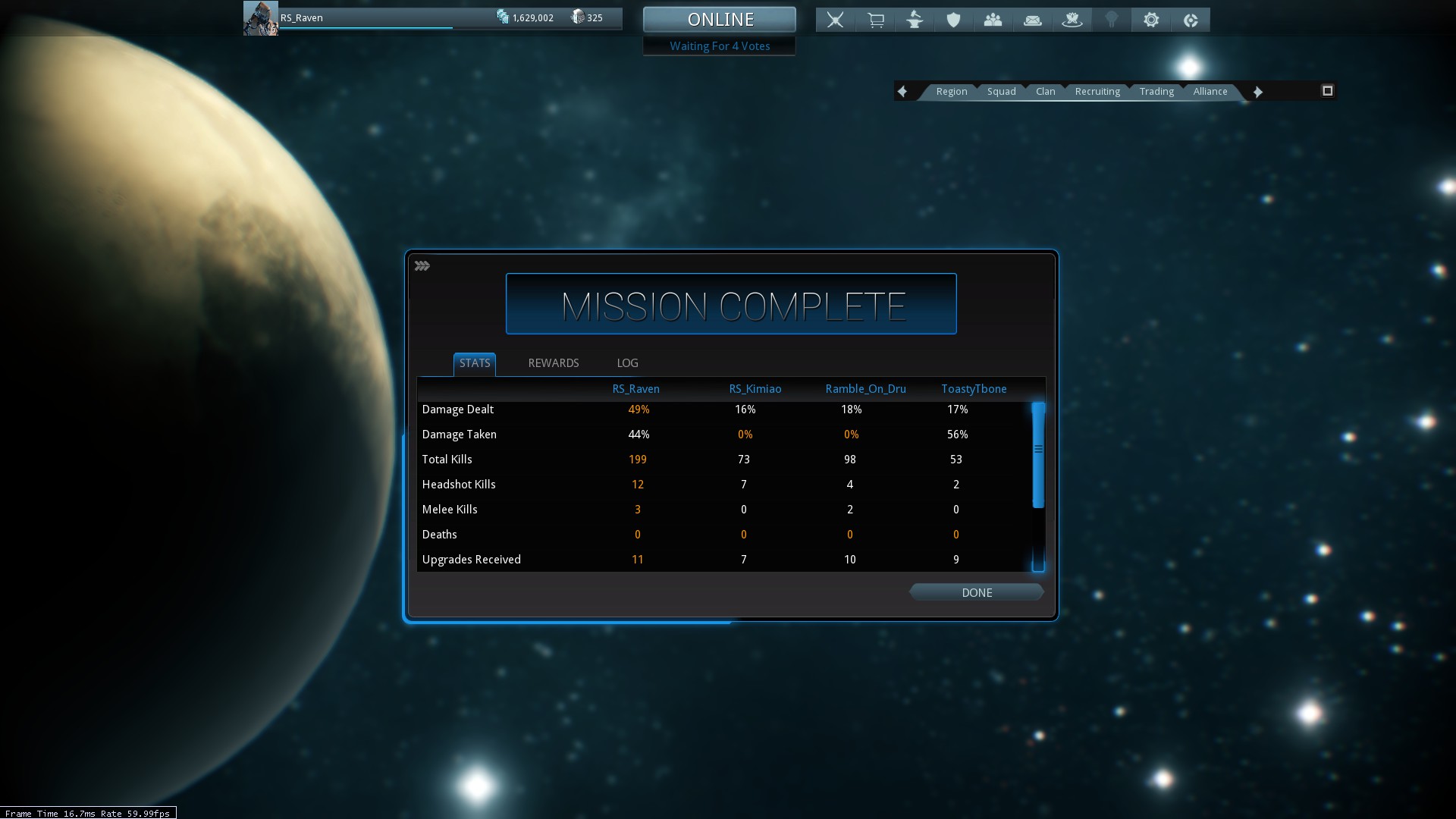Open the arsenal crossed swords icon
1456x819 pixels.
click(x=836, y=20)
